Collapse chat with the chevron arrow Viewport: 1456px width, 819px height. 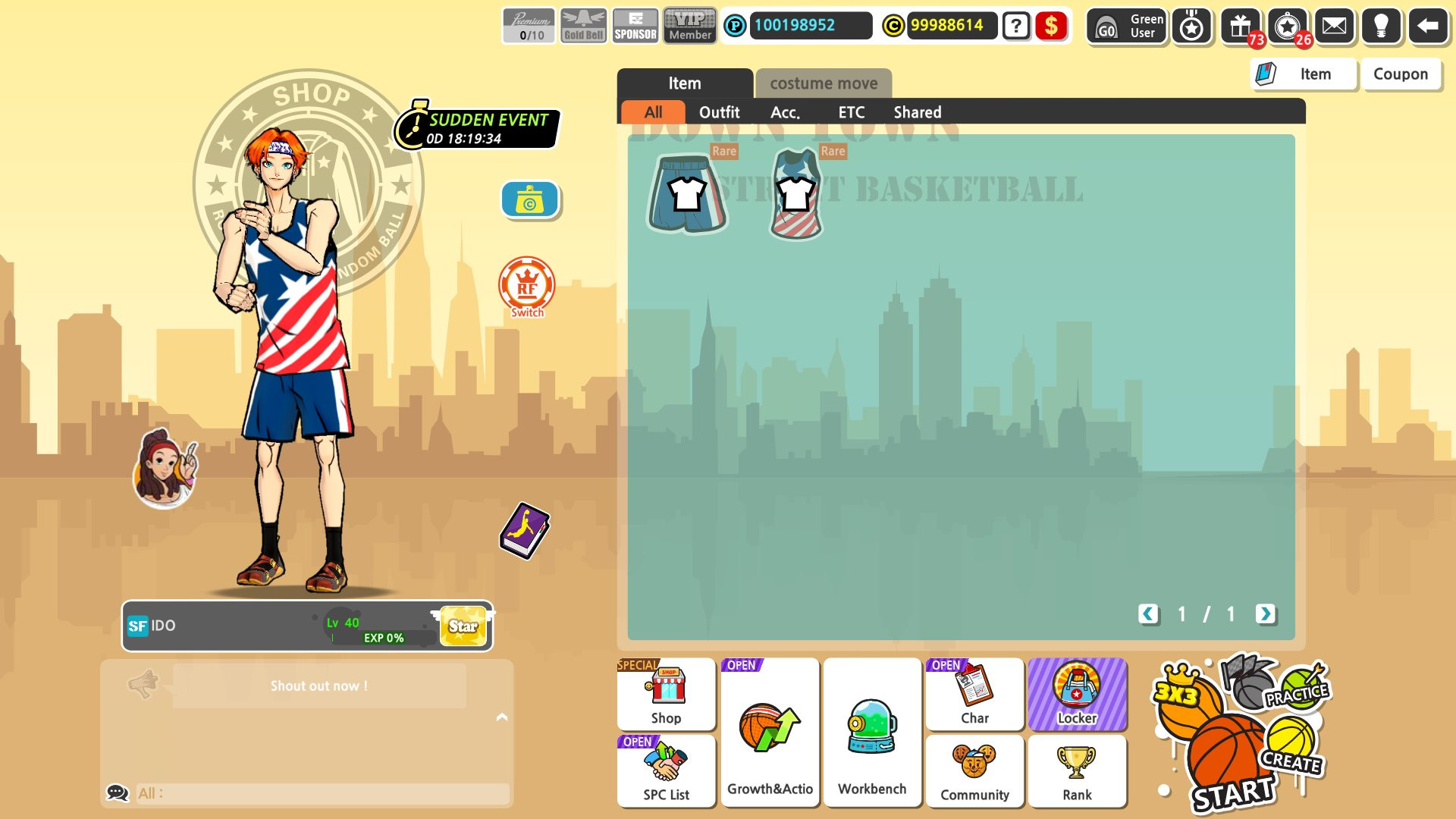pos(500,715)
